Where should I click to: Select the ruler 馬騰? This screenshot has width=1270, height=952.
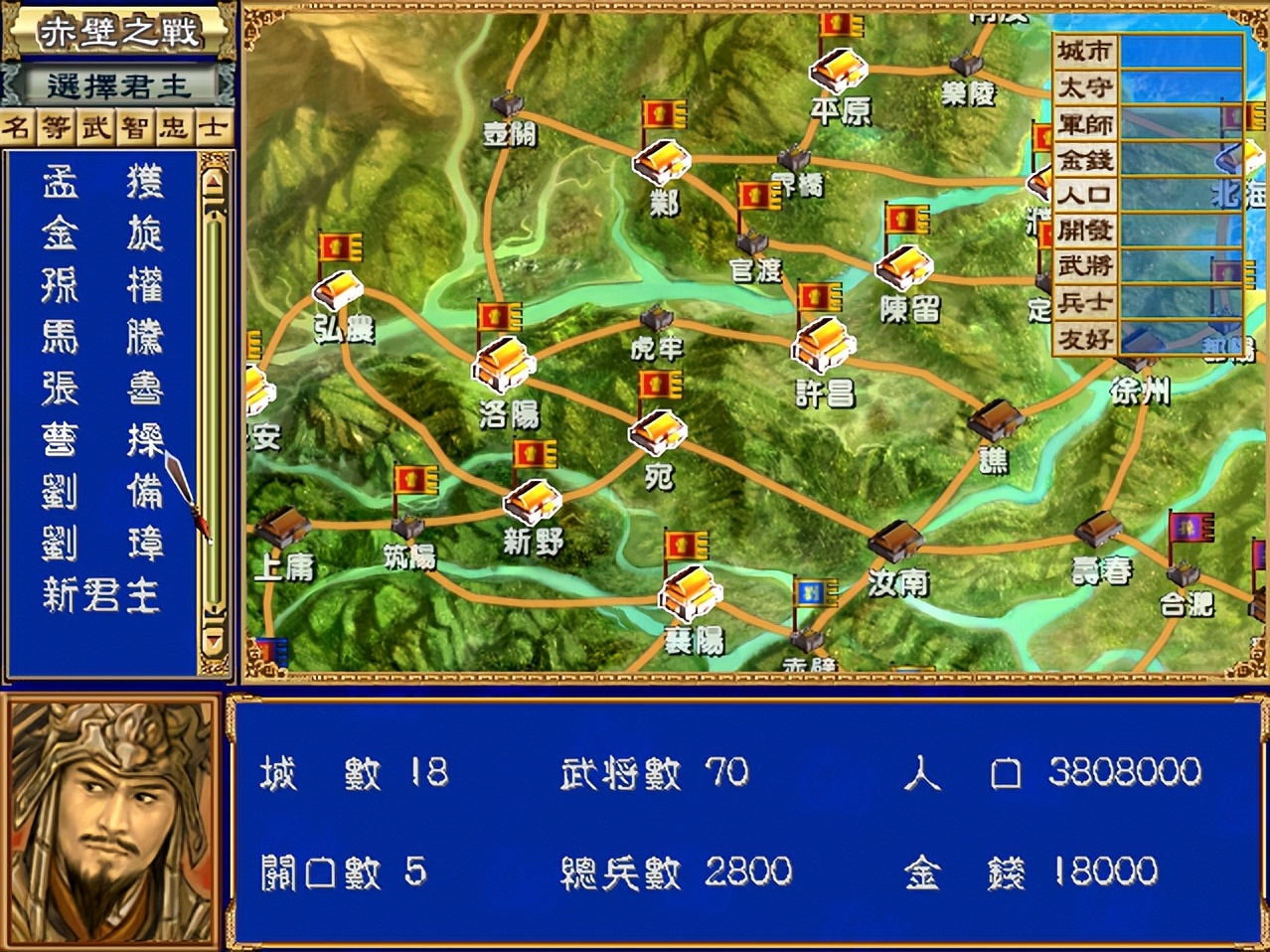point(102,338)
